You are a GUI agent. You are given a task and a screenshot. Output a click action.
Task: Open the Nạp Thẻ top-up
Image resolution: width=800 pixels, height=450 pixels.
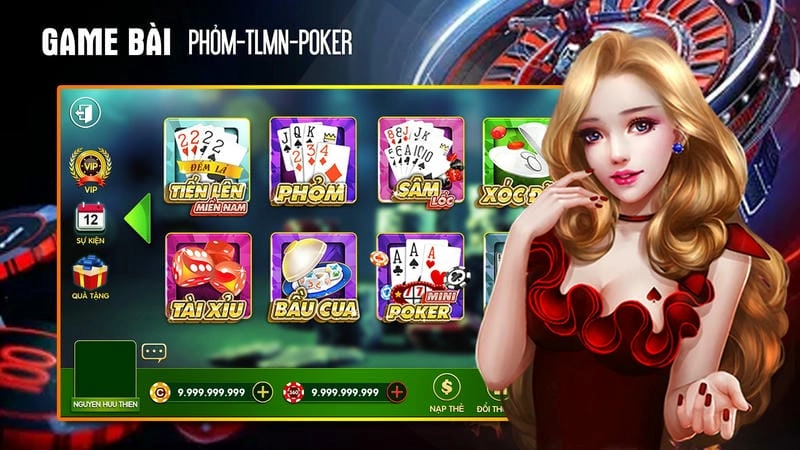[x=446, y=393]
